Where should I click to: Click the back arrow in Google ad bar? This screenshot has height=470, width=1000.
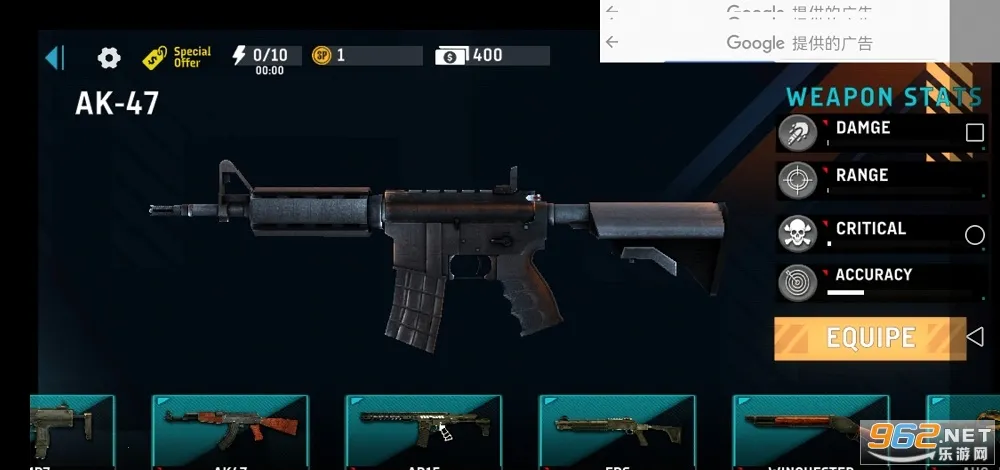coord(612,43)
